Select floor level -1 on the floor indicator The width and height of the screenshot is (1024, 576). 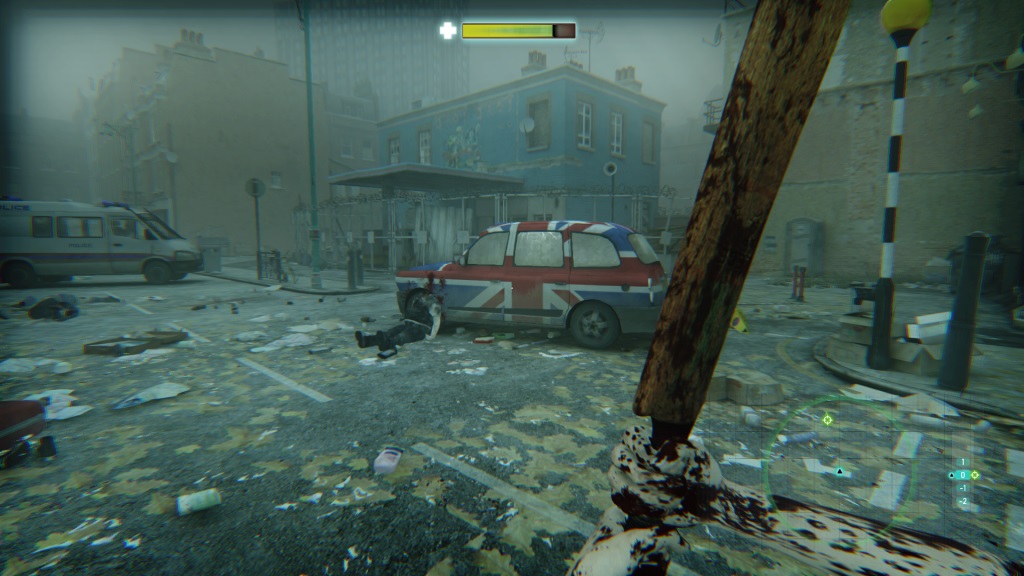click(963, 488)
